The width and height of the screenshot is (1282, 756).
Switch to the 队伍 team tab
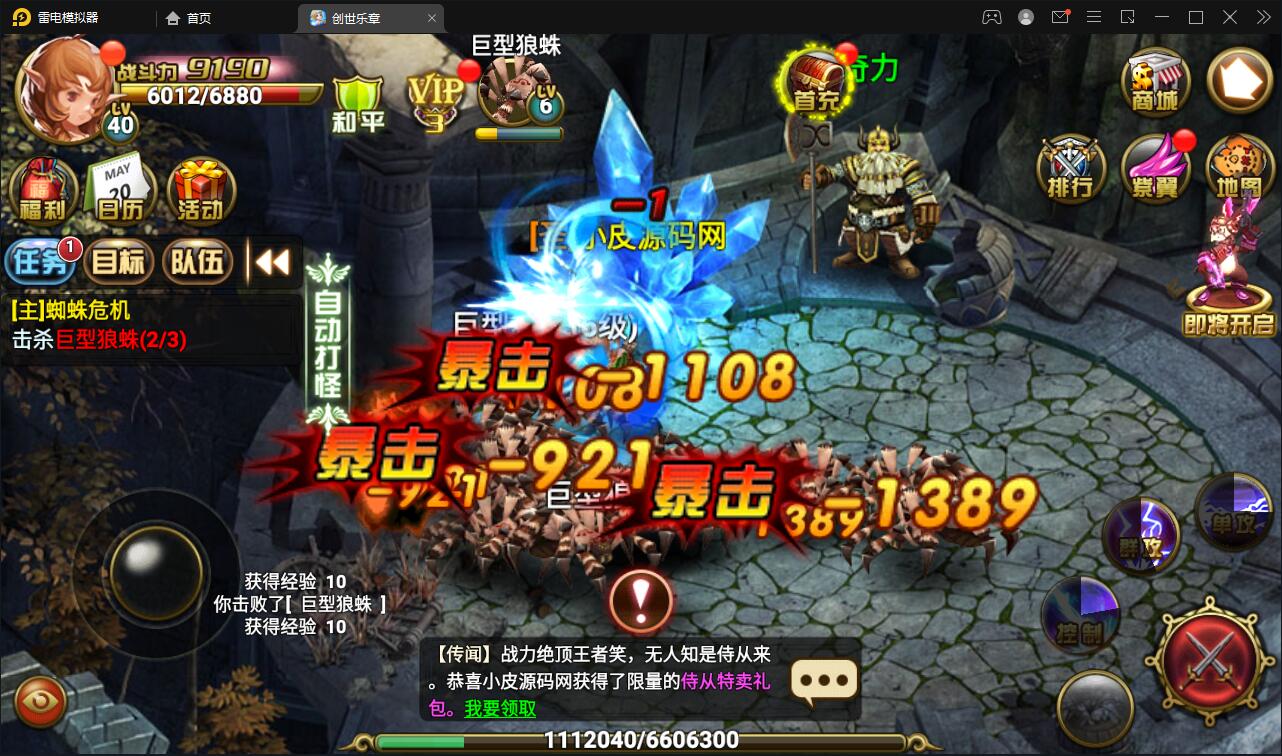pyautogui.click(x=197, y=261)
